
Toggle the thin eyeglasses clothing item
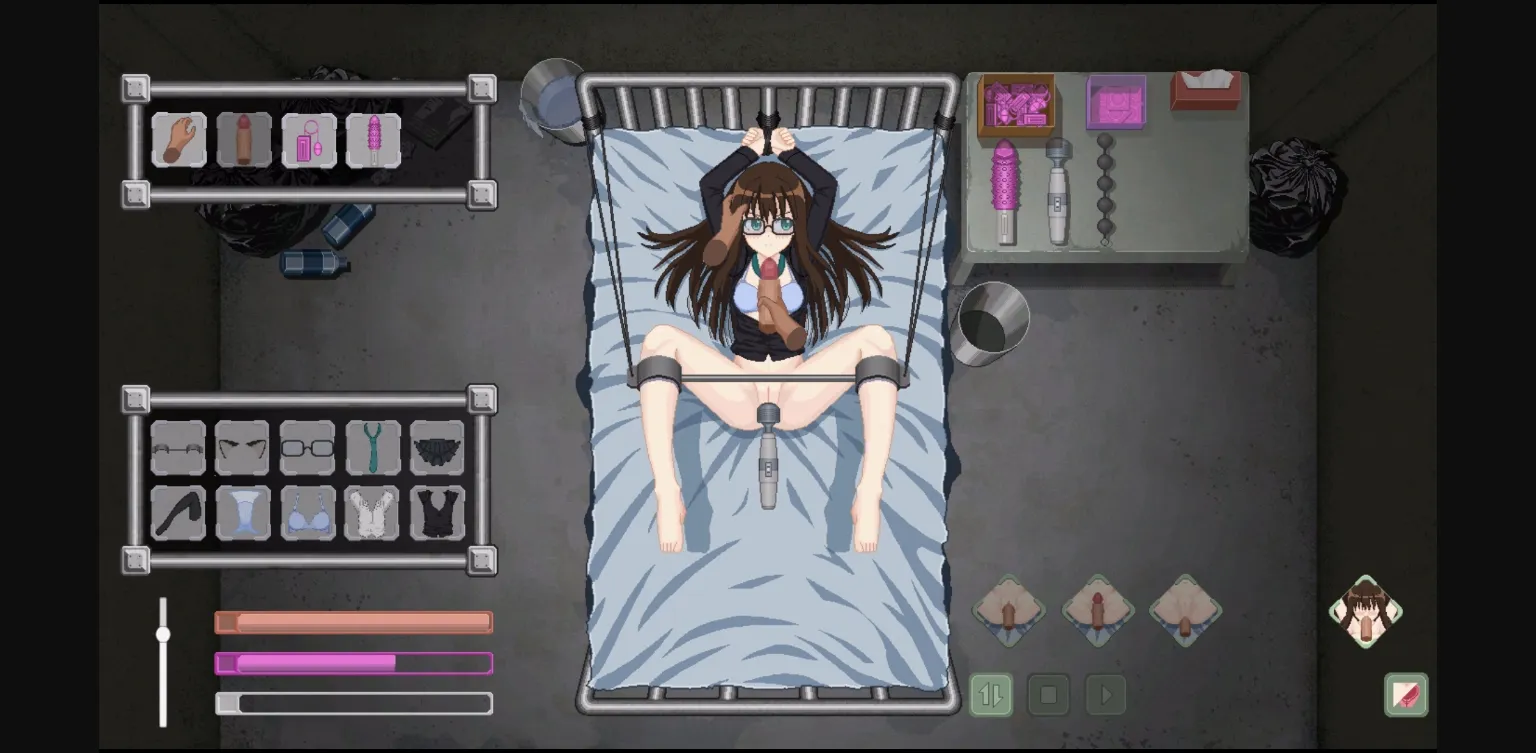coord(178,448)
